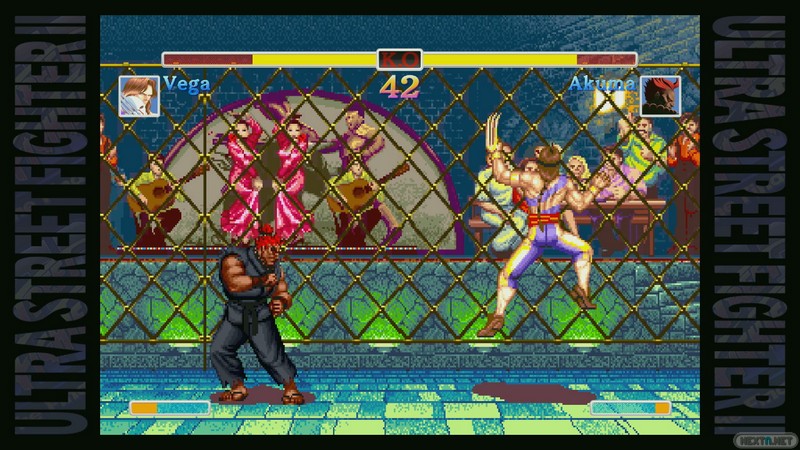Screen dimensions: 800x450
Task: Select Akuma's character portrait
Action: point(661,96)
